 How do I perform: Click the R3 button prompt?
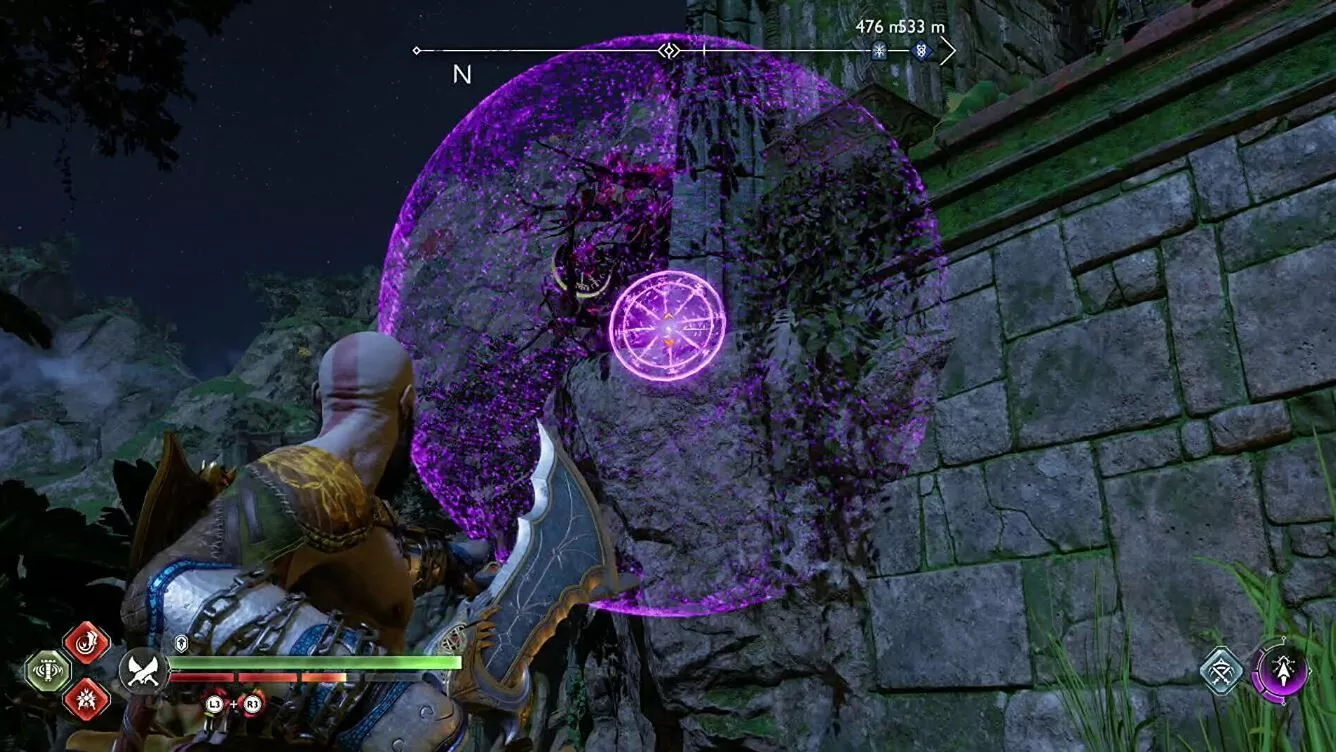pos(251,703)
